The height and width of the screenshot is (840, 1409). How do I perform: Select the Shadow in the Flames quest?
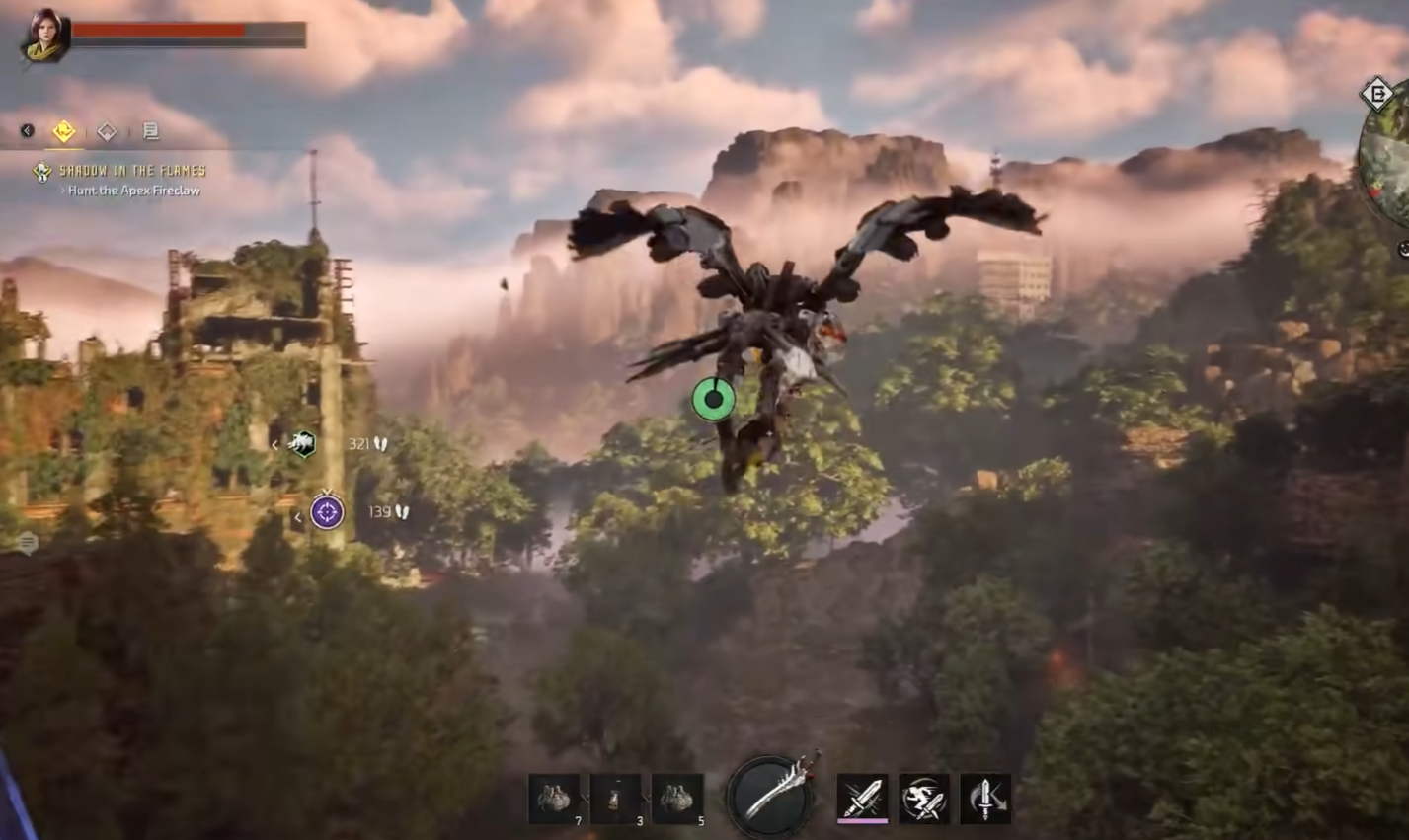click(131, 171)
